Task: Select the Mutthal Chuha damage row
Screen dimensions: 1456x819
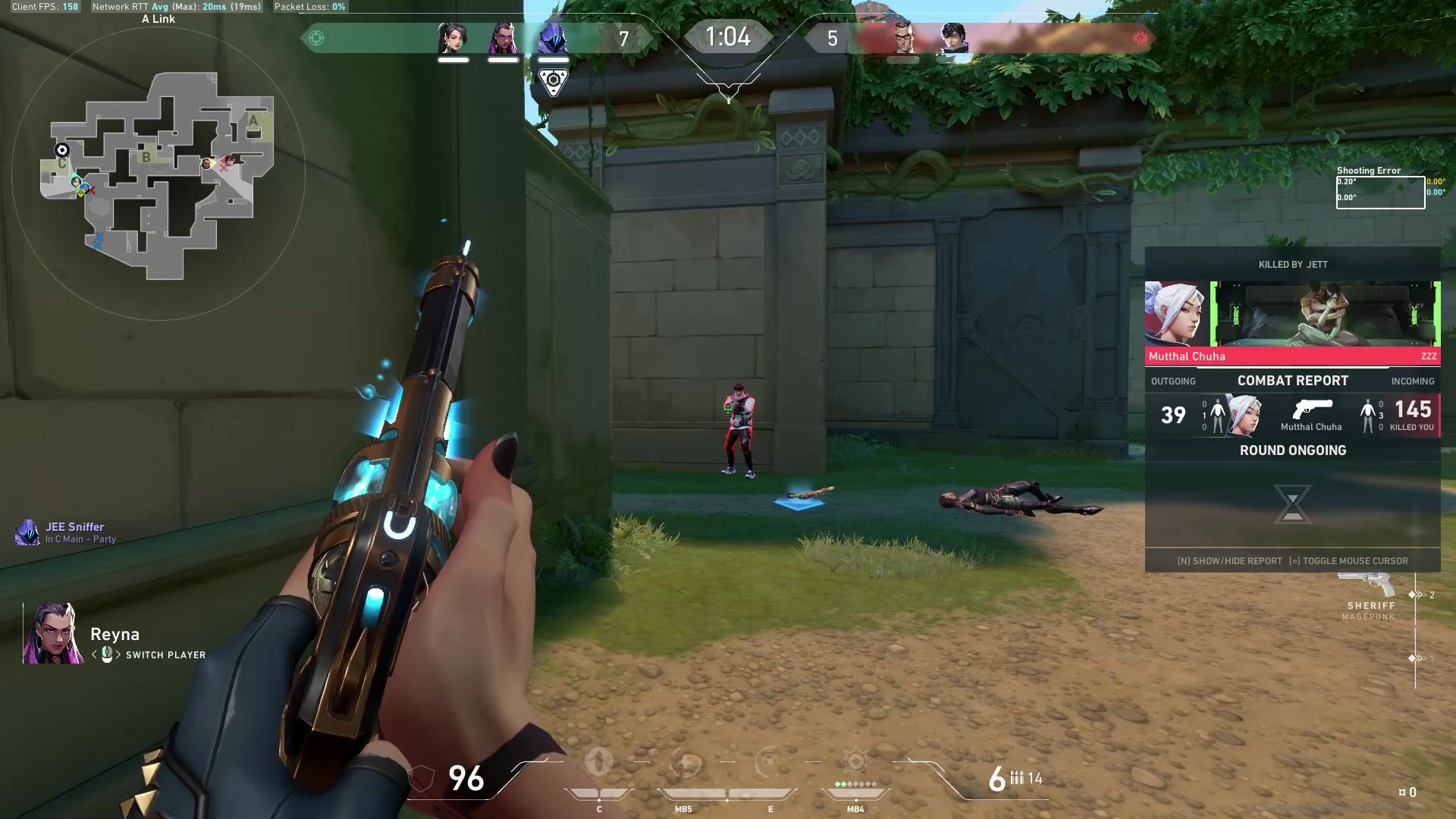Action: click(1293, 415)
